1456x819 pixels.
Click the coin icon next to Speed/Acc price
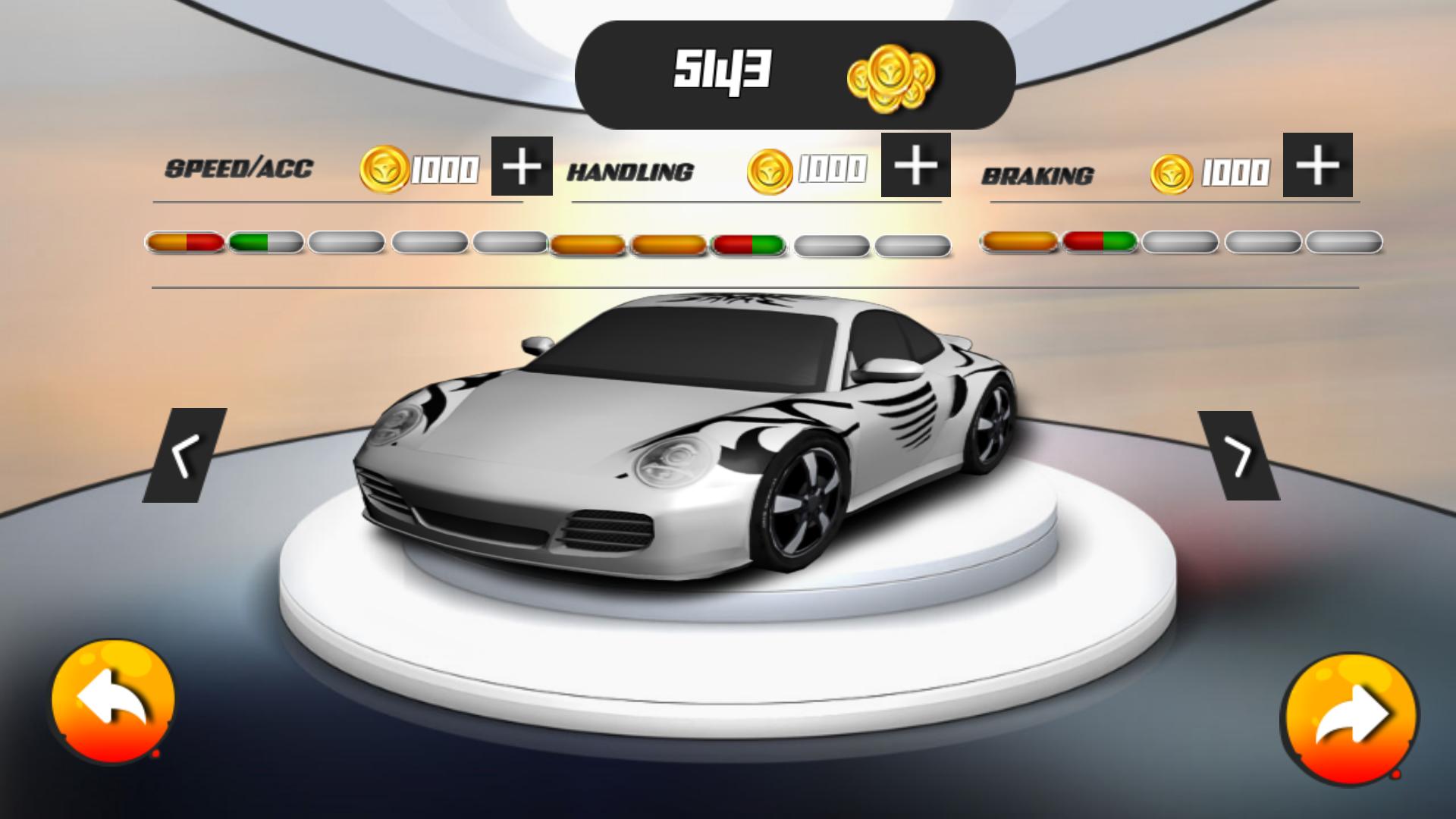coord(387,168)
